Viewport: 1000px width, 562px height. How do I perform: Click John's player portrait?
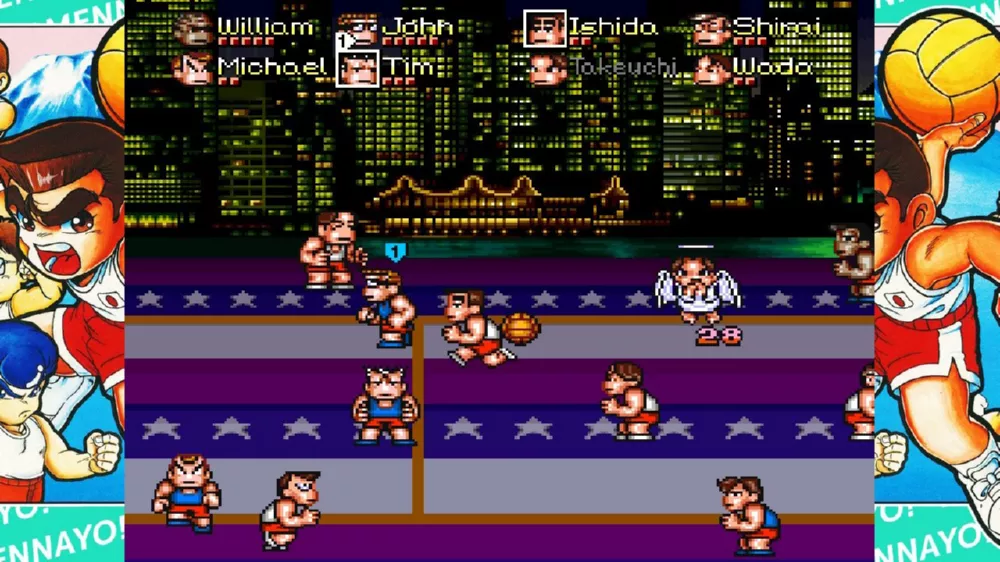click(x=357, y=29)
